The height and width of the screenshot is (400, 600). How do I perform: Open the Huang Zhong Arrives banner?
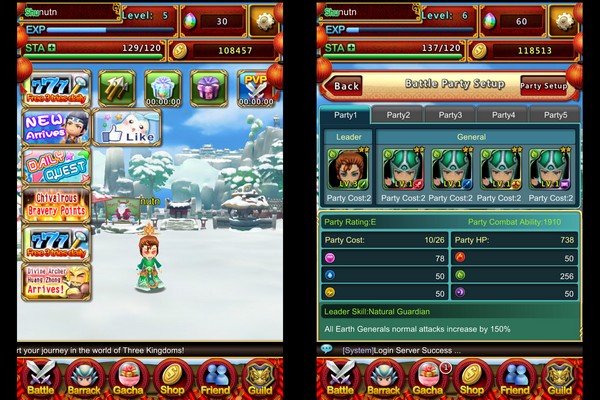pos(55,281)
